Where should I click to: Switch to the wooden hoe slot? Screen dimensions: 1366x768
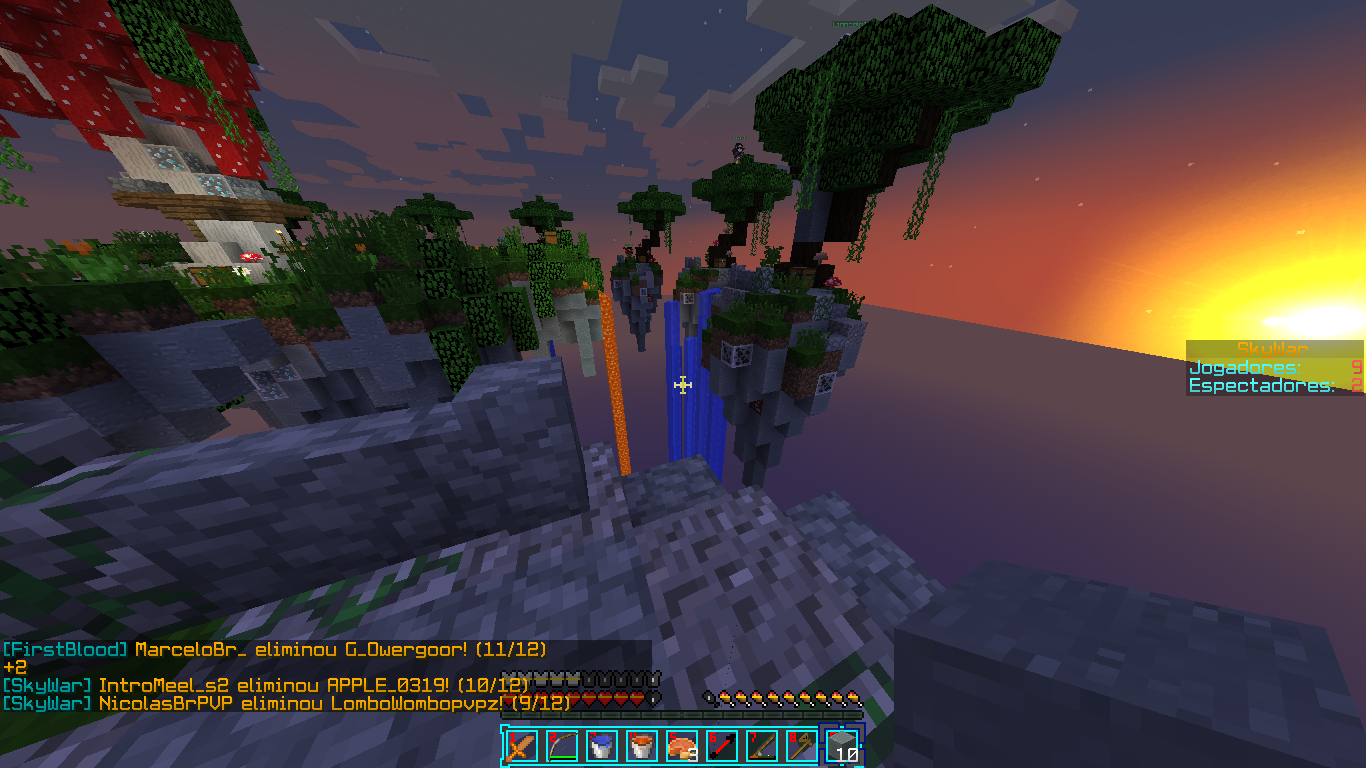[x=801, y=746]
